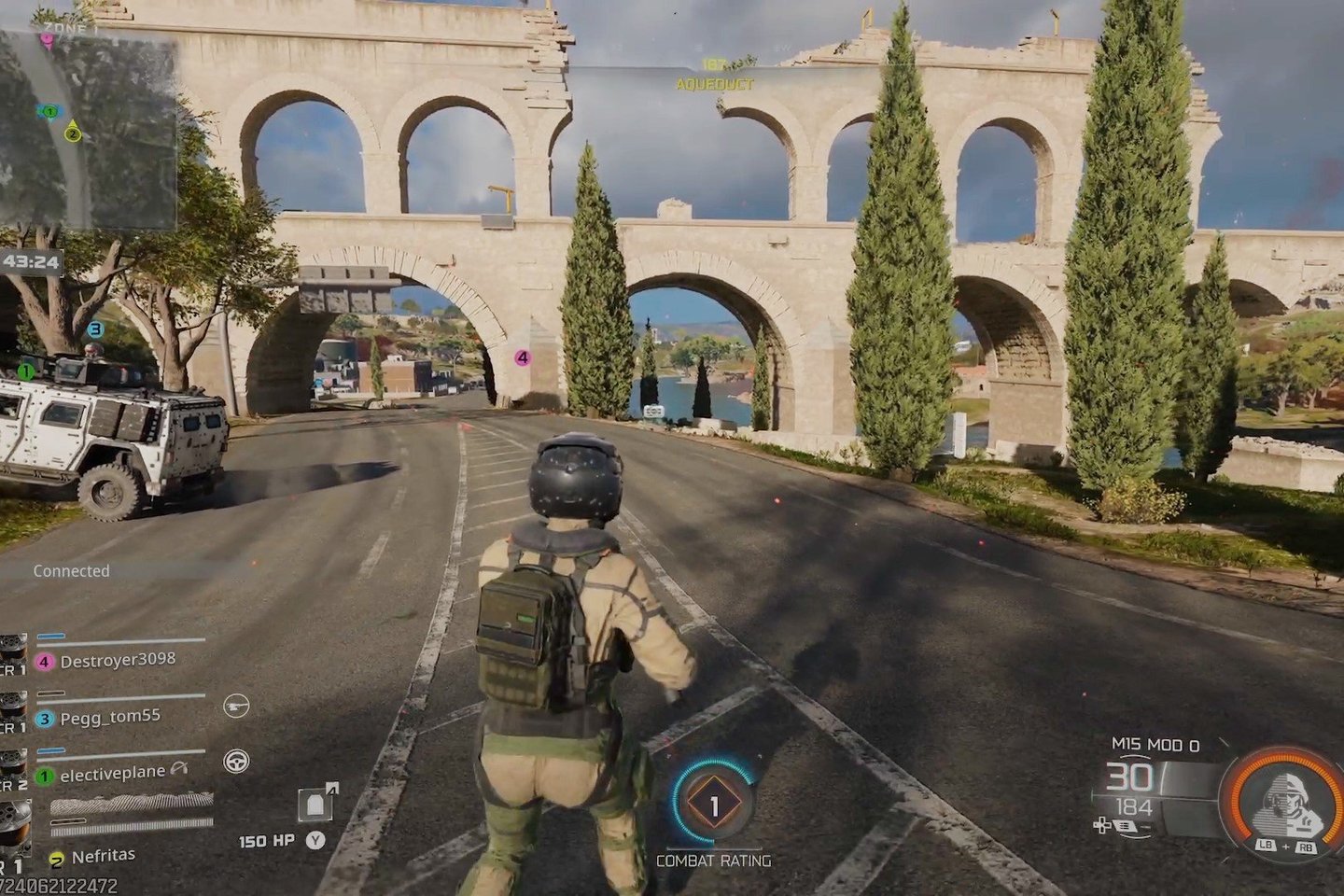
Task: Click the pink squad marker numbered 4
Action: click(x=522, y=357)
